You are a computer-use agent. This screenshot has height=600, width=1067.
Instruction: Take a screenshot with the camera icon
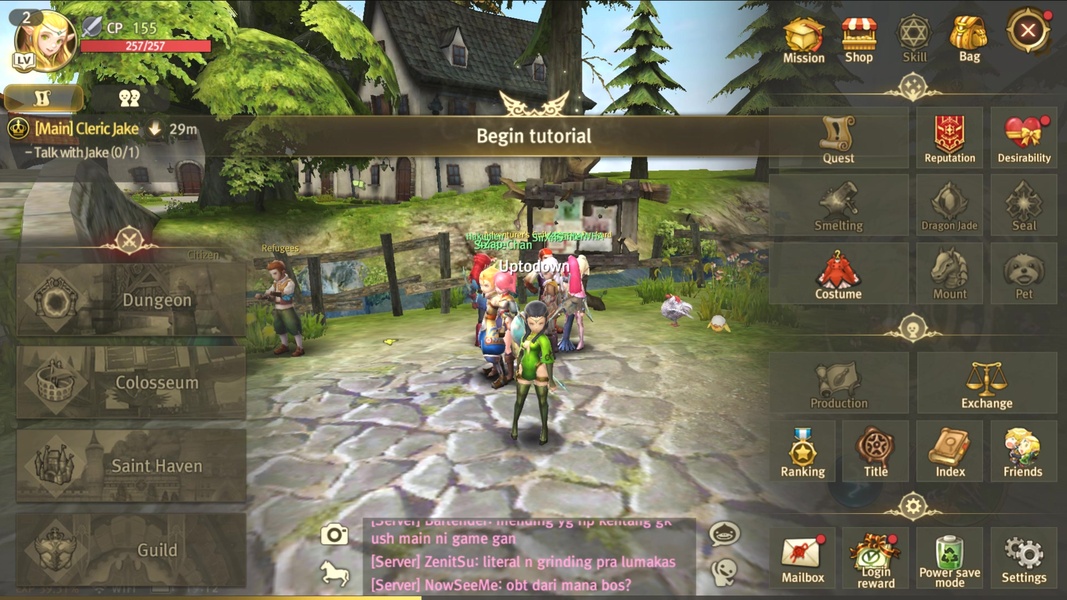(334, 534)
